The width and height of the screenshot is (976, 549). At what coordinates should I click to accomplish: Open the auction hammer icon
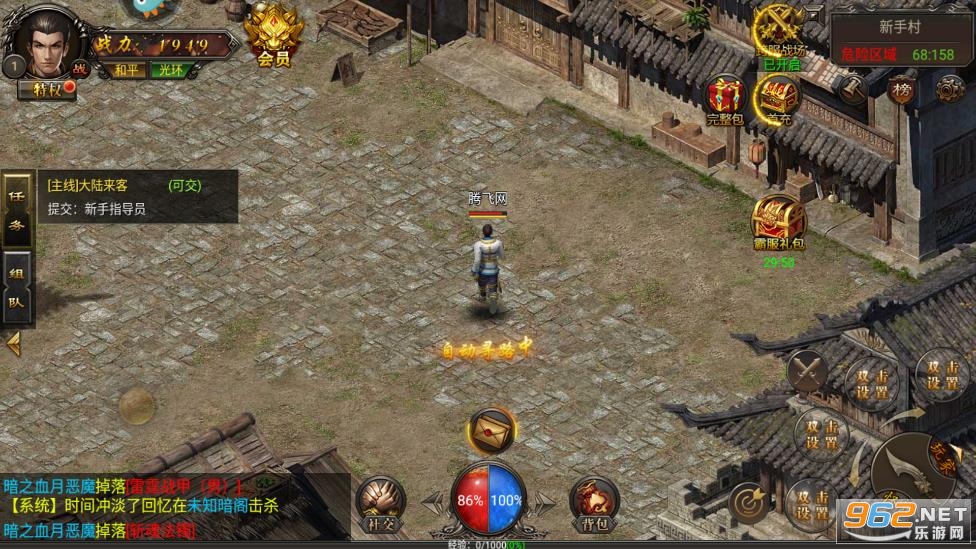(x=853, y=90)
